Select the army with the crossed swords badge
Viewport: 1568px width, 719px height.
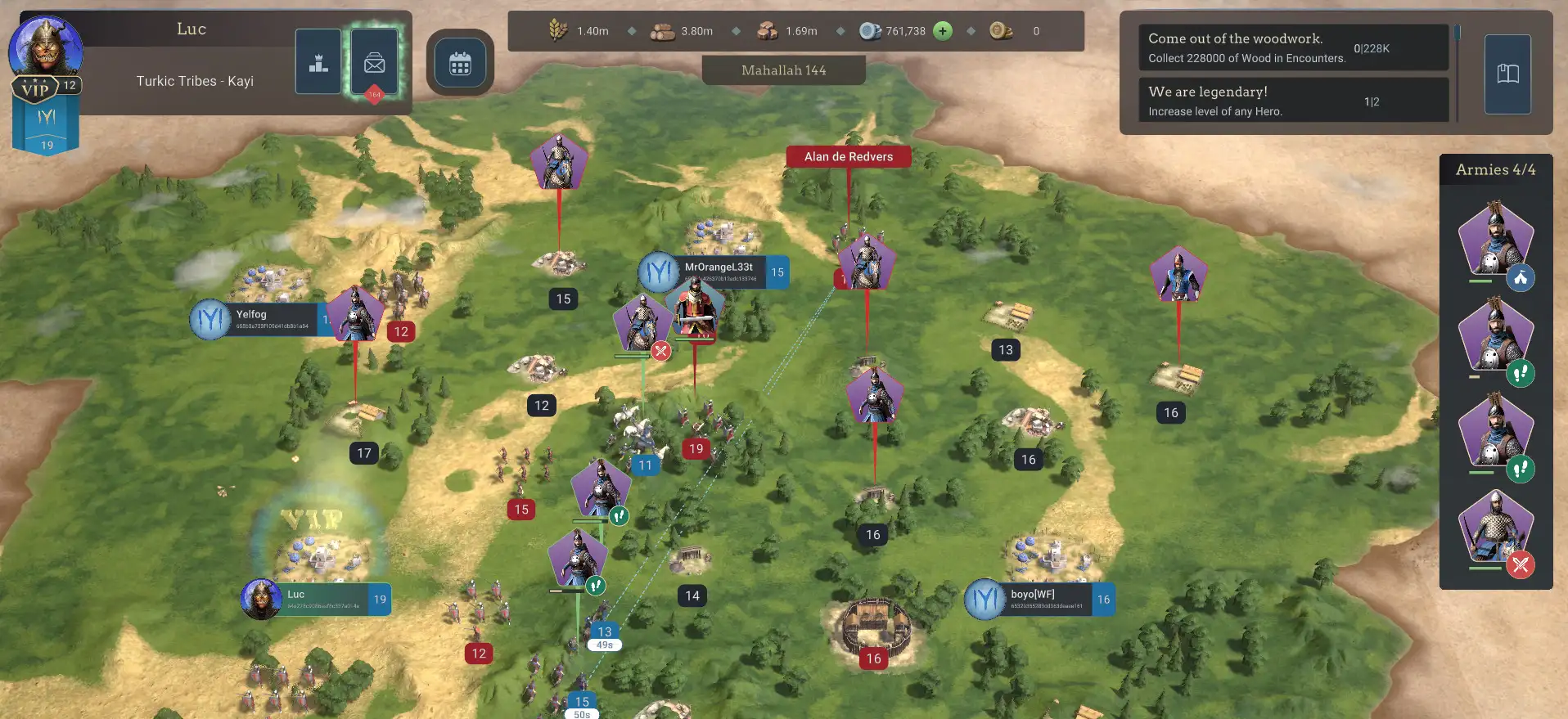click(x=1495, y=530)
